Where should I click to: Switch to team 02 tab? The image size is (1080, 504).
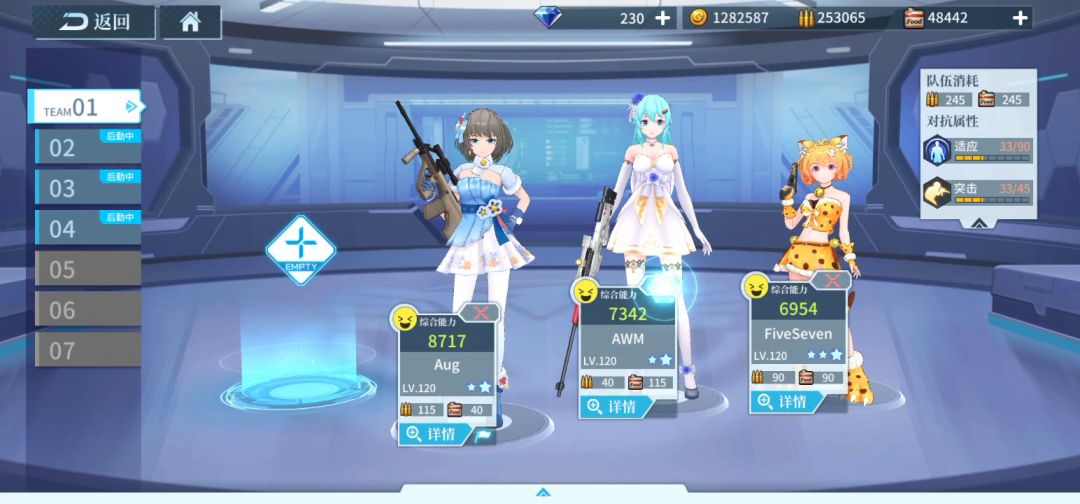[x=87, y=147]
